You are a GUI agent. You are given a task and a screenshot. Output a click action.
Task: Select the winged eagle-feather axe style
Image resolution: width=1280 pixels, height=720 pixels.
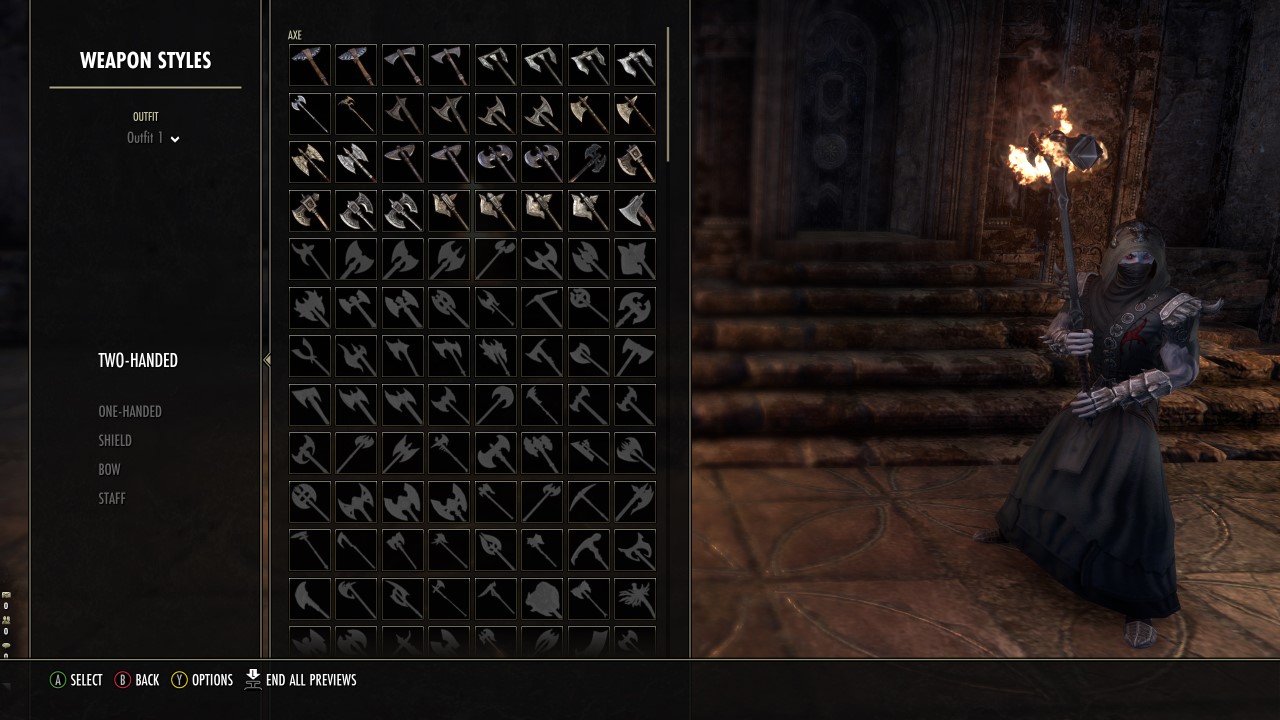[309, 65]
